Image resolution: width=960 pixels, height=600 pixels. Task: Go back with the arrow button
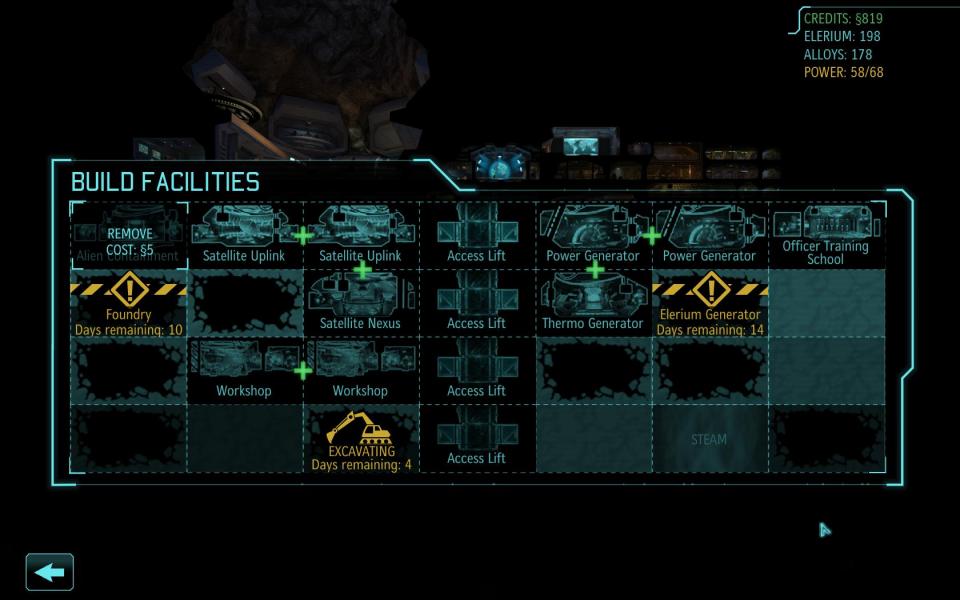[x=49, y=572]
